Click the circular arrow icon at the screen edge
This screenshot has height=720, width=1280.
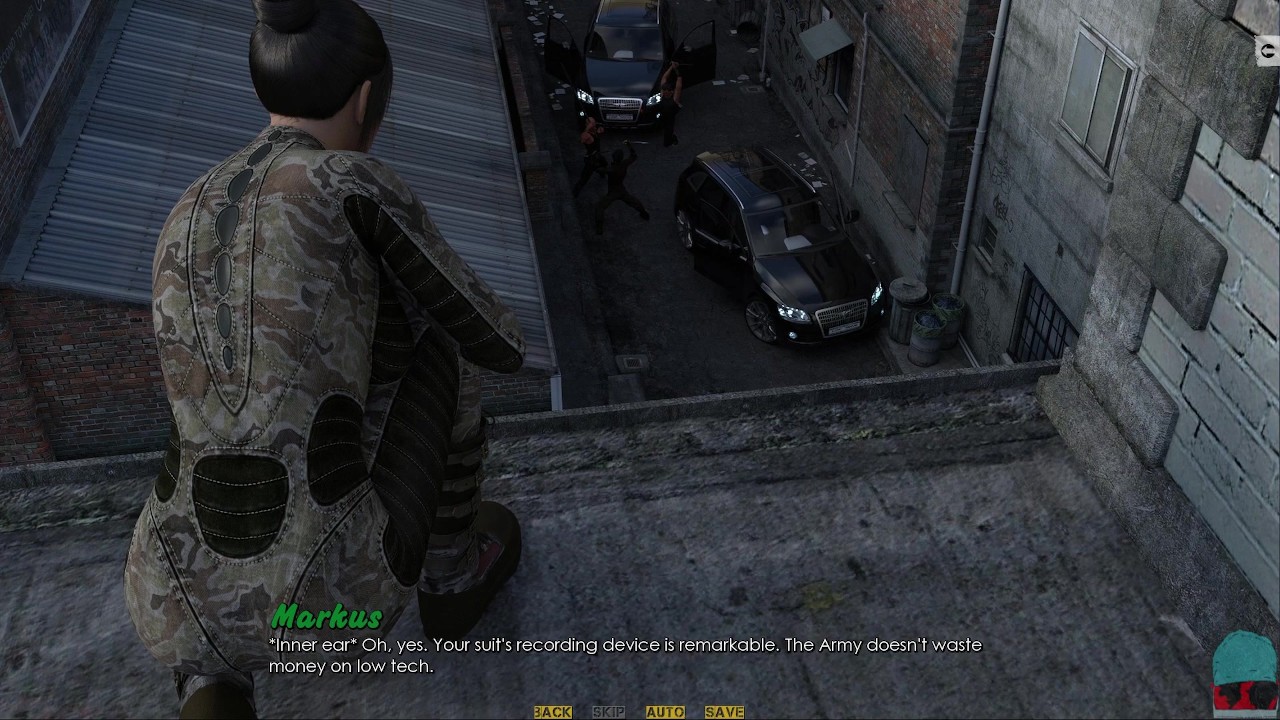[1270, 51]
